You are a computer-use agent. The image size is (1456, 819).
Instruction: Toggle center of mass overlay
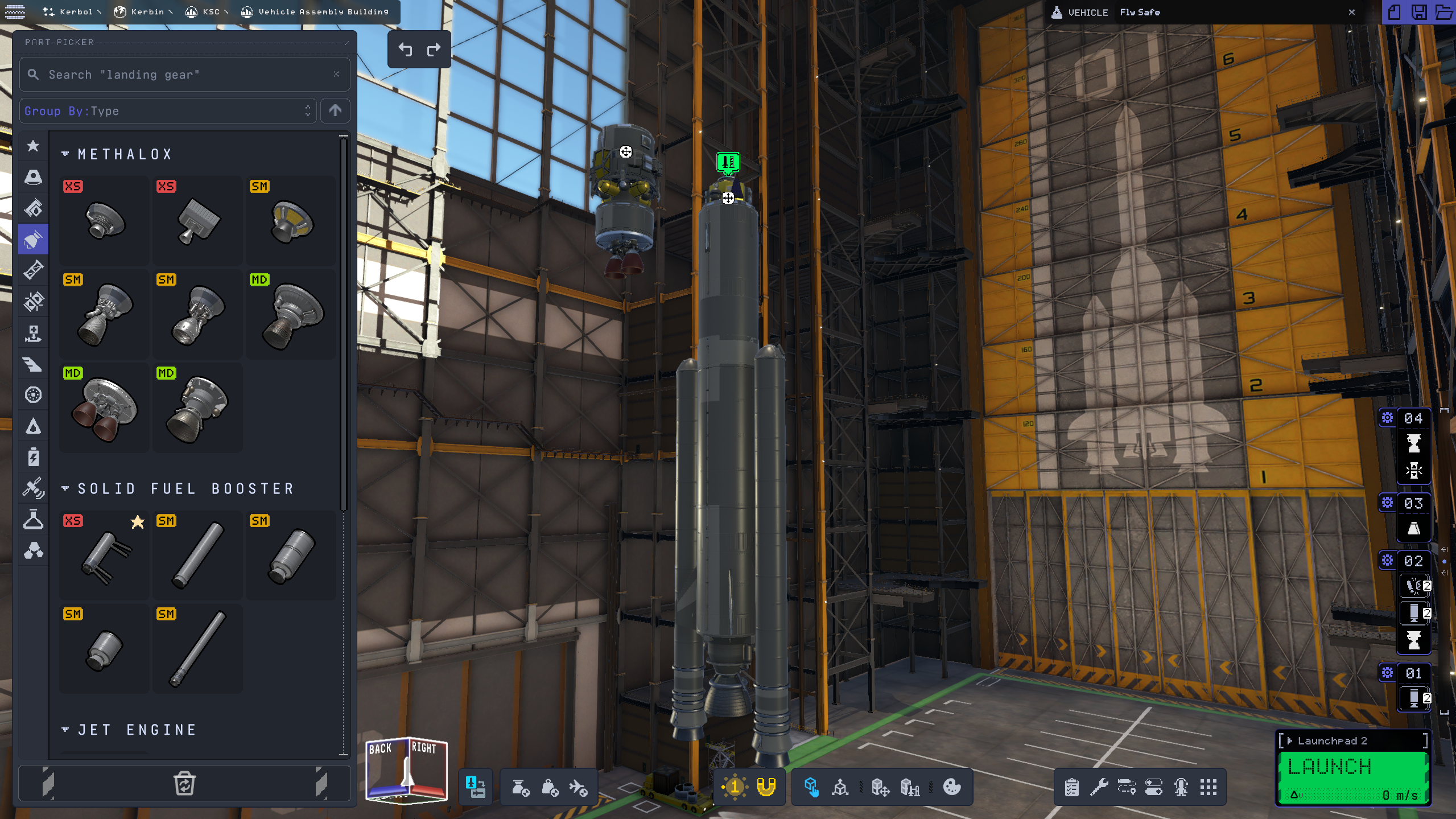[549, 788]
